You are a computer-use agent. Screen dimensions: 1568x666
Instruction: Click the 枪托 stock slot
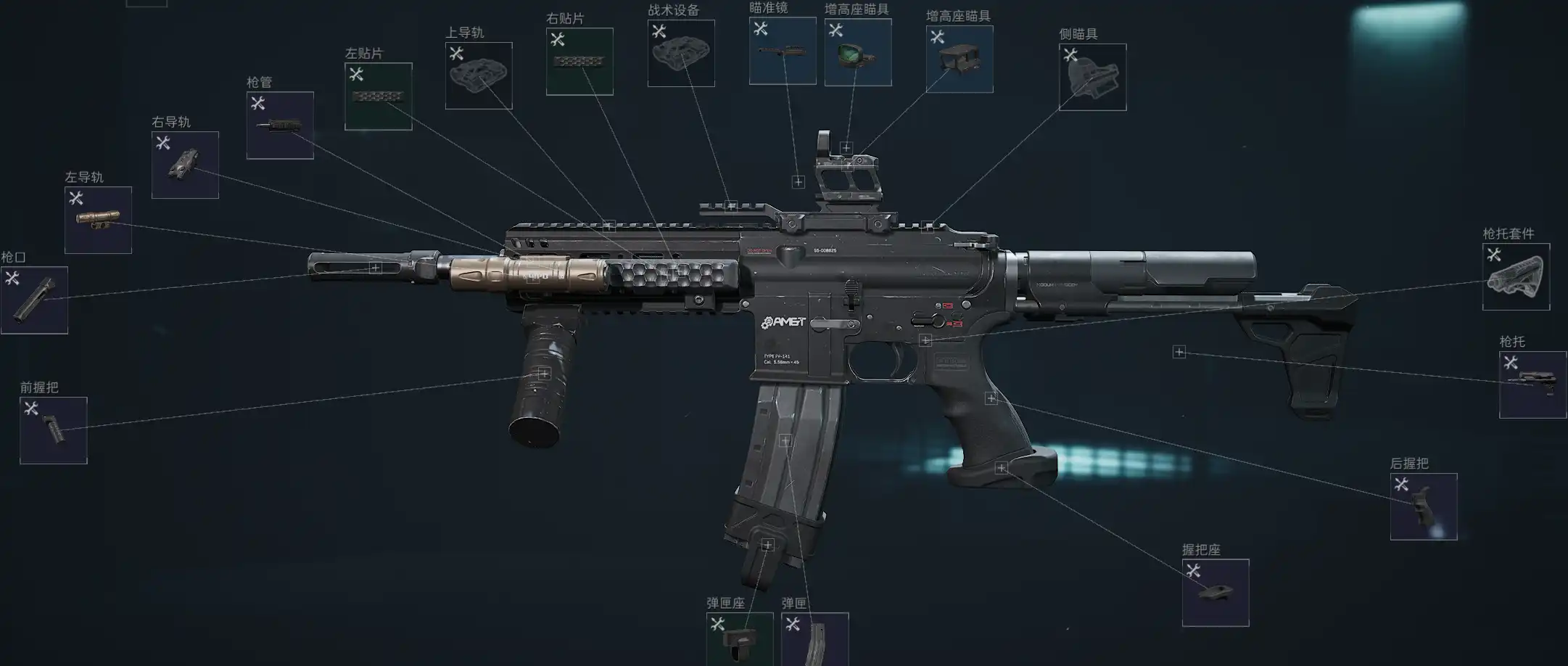(x=1532, y=385)
